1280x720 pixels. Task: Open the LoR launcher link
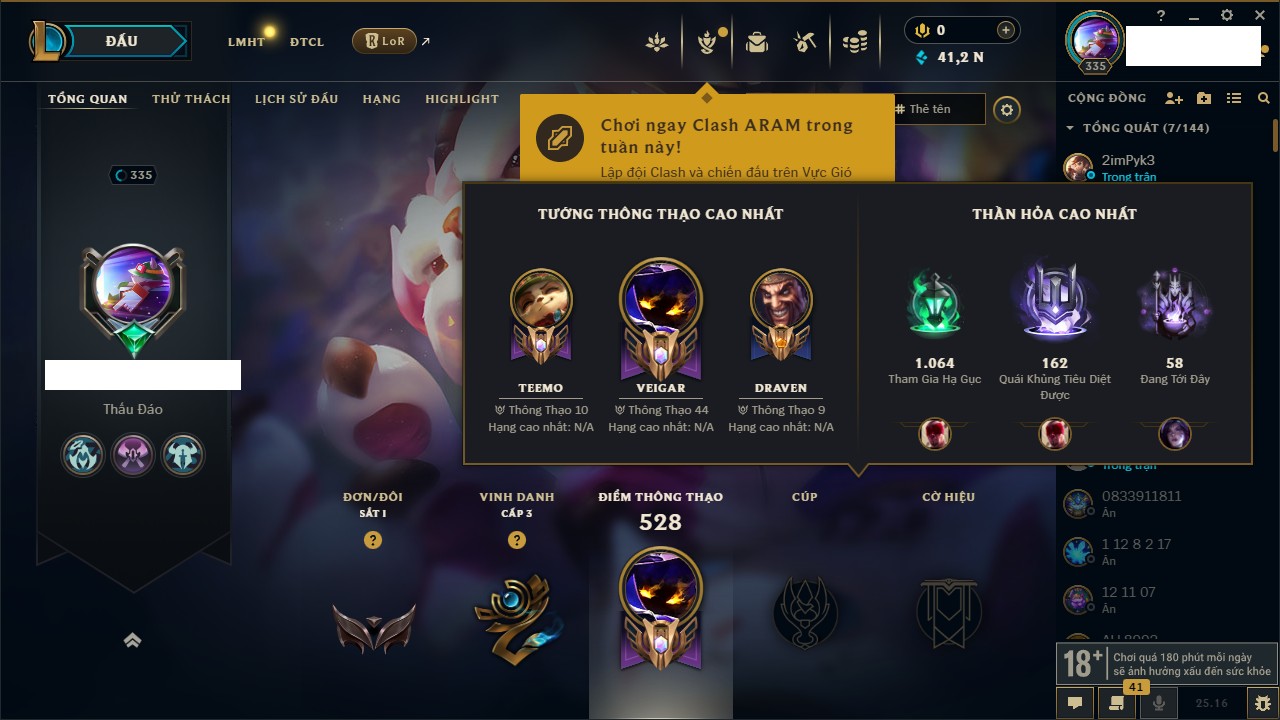(385, 41)
